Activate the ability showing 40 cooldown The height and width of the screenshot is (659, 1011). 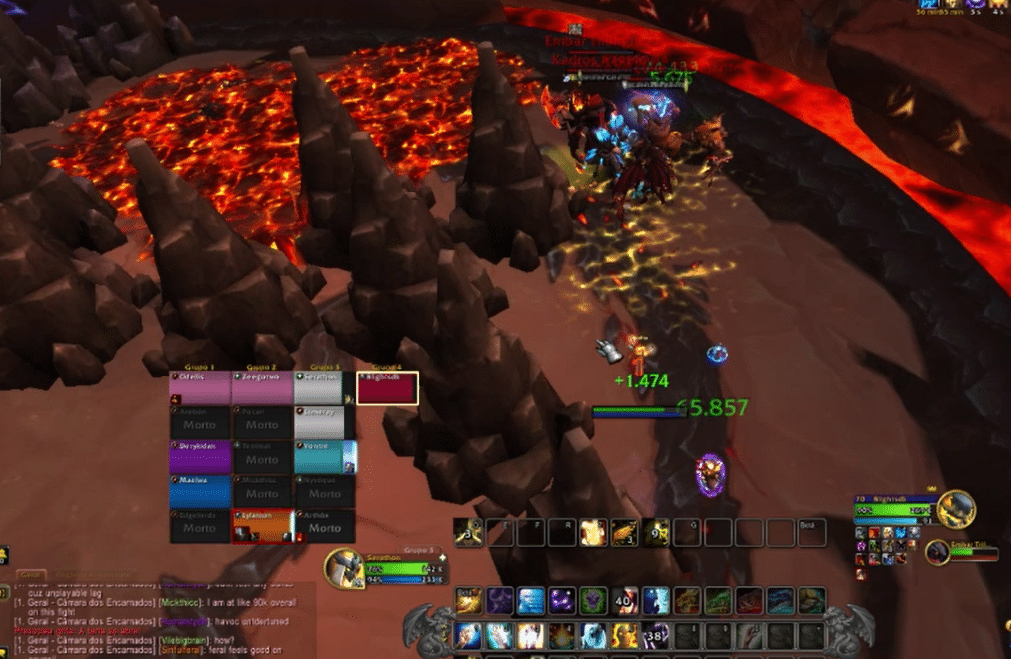point(625,600)
